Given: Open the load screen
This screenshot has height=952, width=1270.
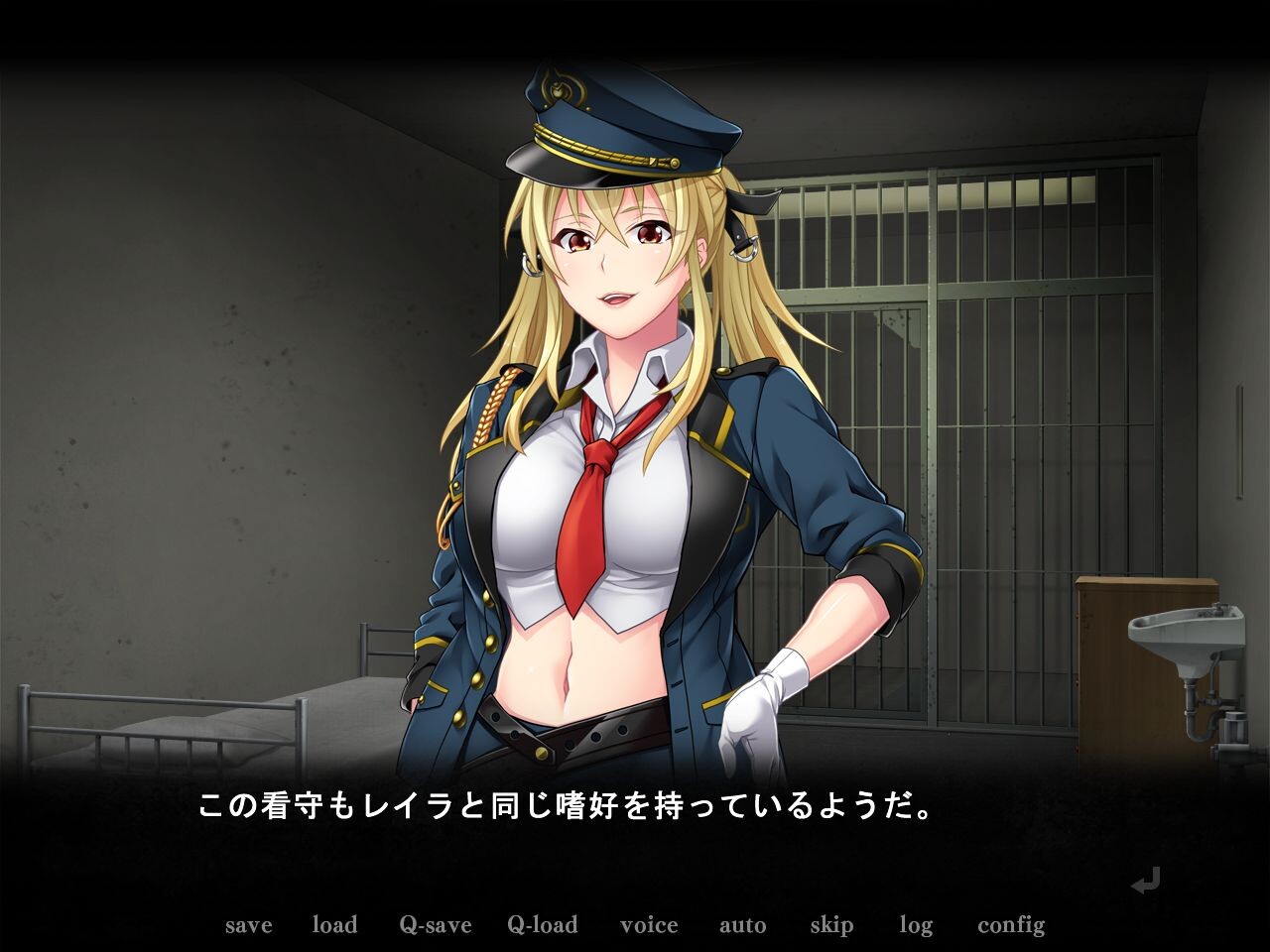Looking at the screenshot, I should click(x=335, y=925).
